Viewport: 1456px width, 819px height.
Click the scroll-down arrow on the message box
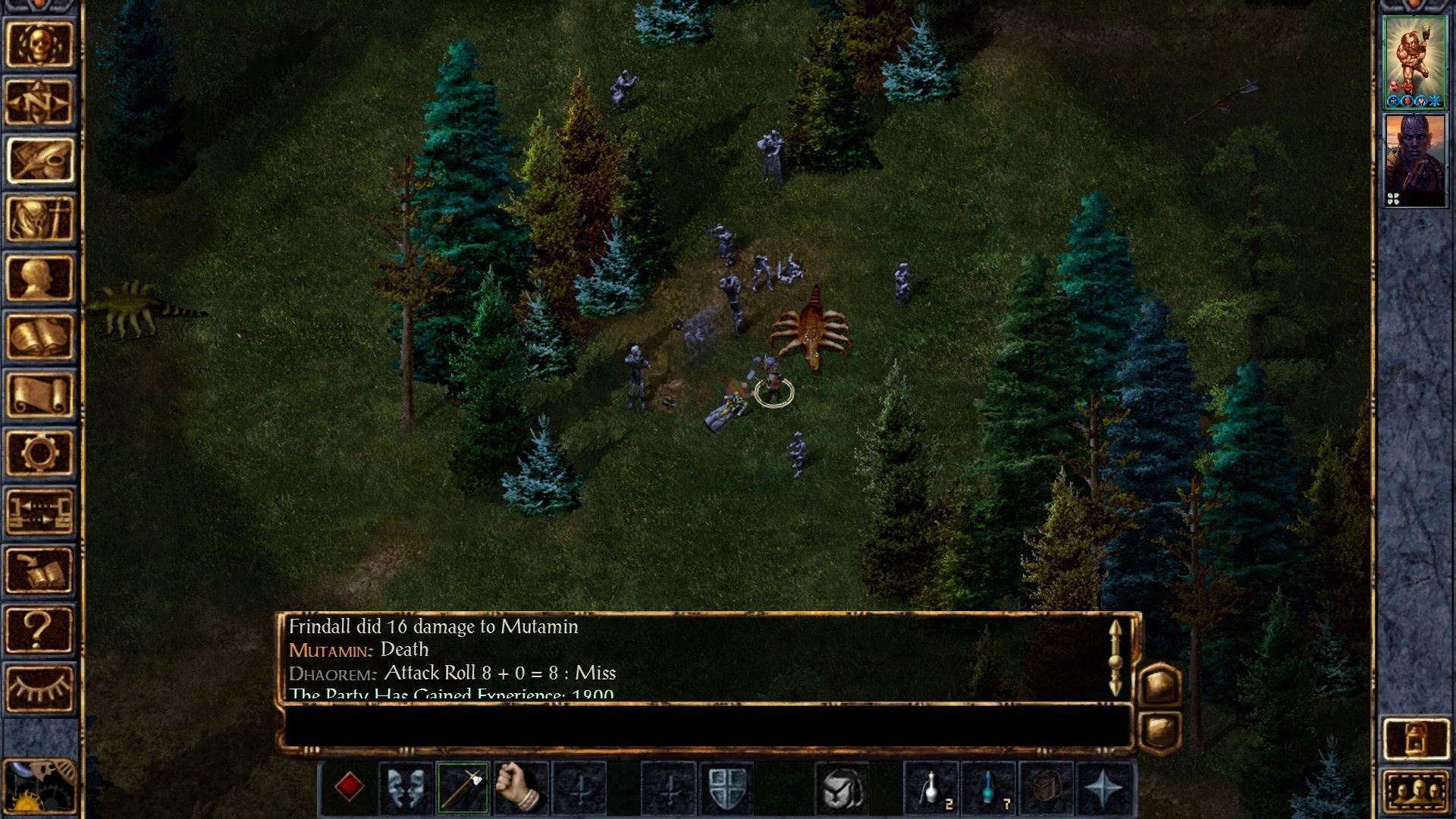pyautogui.click(x=1115, y=688)
